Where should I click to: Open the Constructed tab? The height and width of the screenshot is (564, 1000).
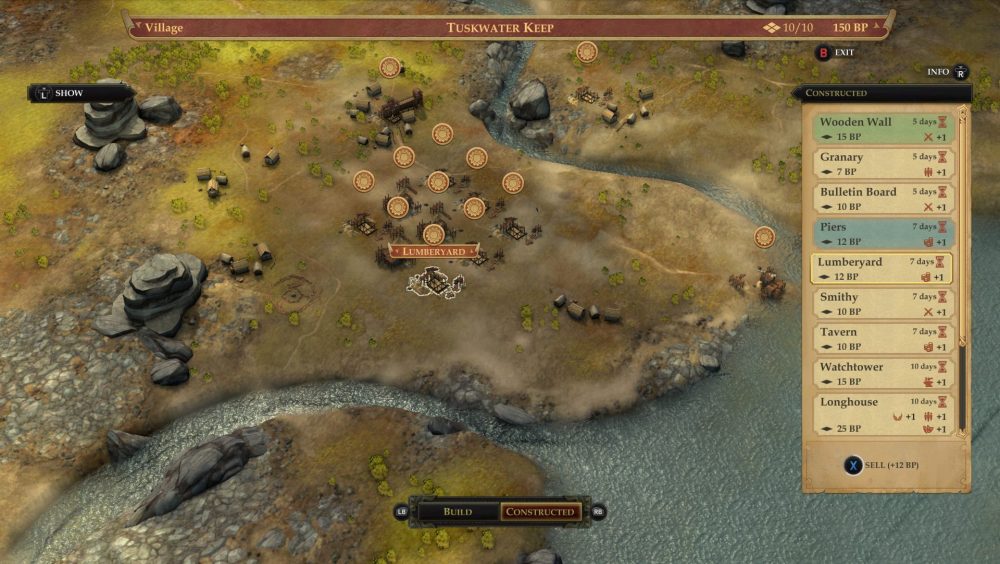coord(540,512)
